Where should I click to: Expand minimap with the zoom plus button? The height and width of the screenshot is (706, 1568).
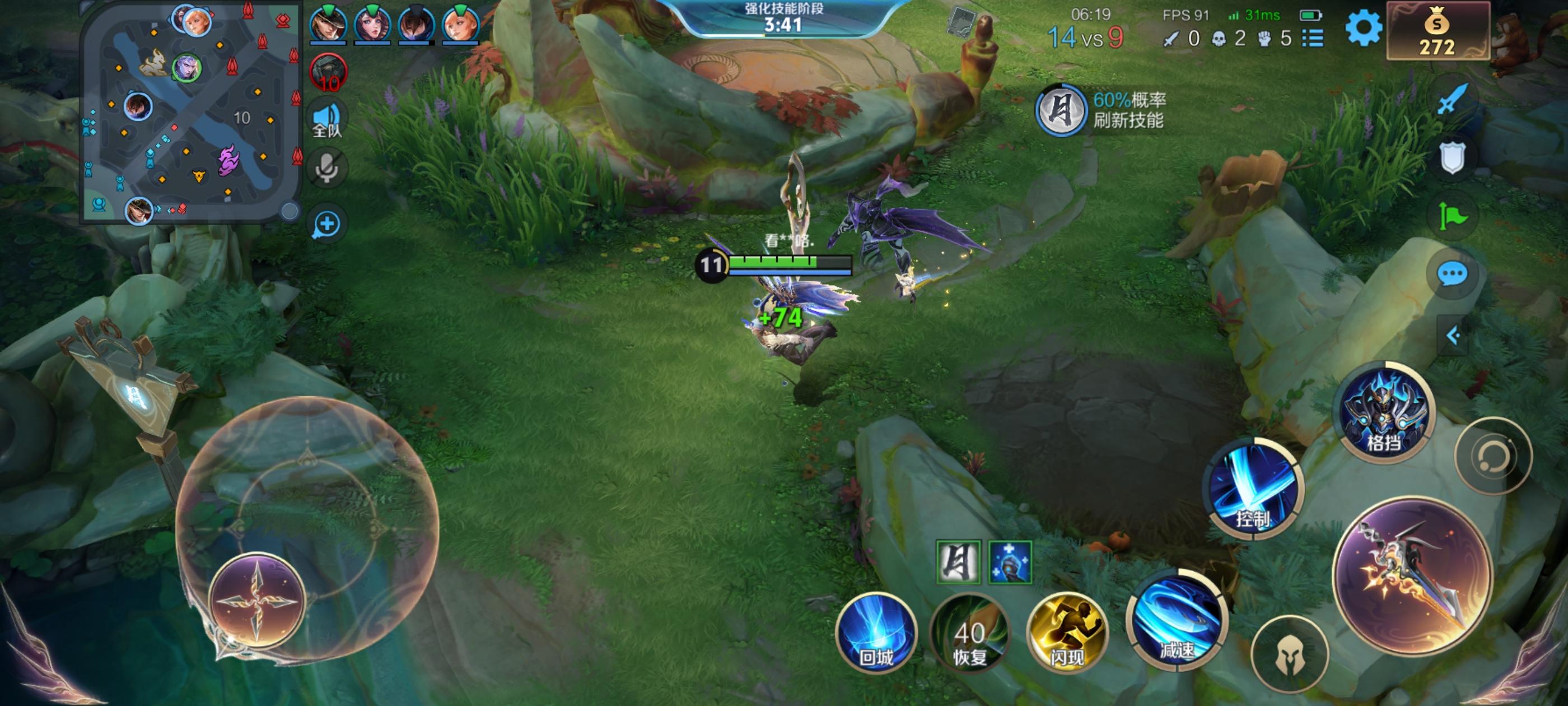(328, 224)
